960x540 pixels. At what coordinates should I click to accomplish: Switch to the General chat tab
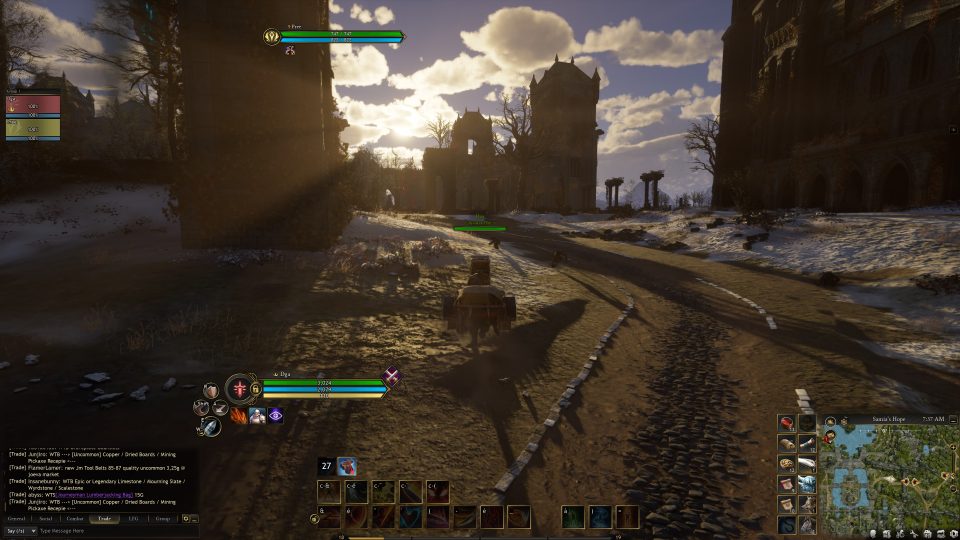pos(17,519)
